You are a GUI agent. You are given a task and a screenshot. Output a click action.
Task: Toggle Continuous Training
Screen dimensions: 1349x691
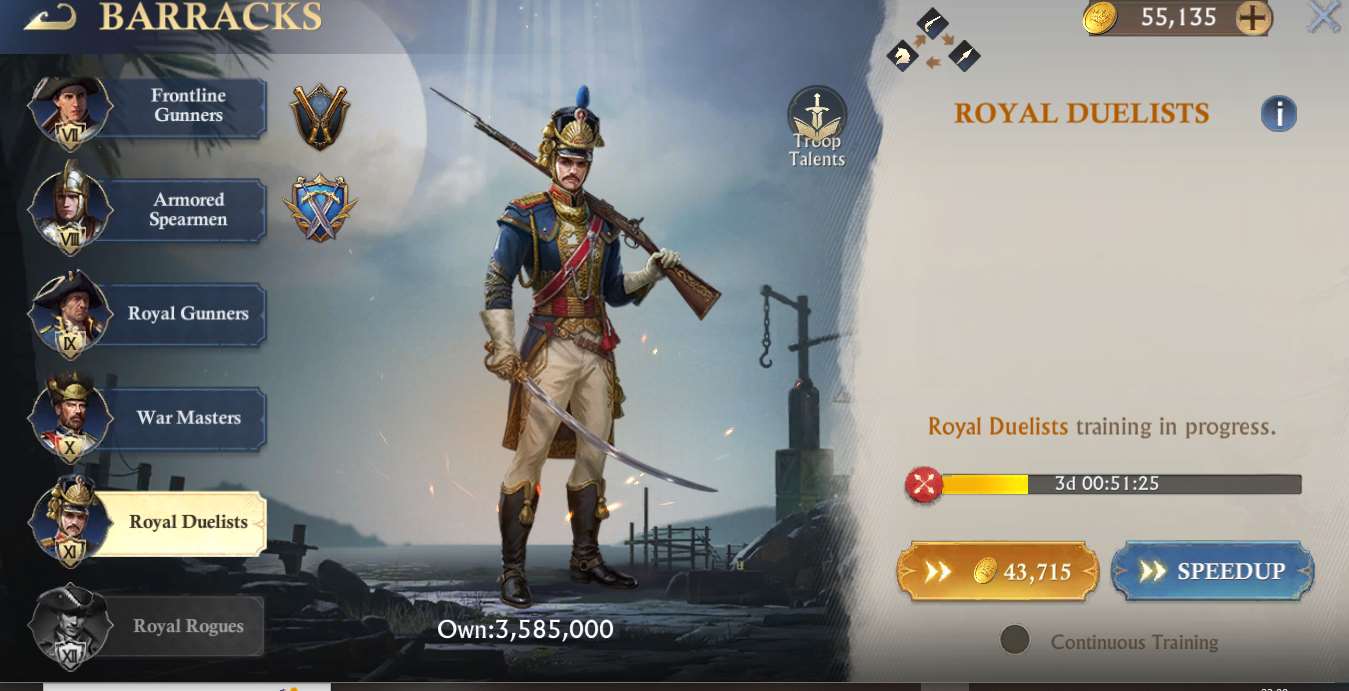pos(1015,641)
